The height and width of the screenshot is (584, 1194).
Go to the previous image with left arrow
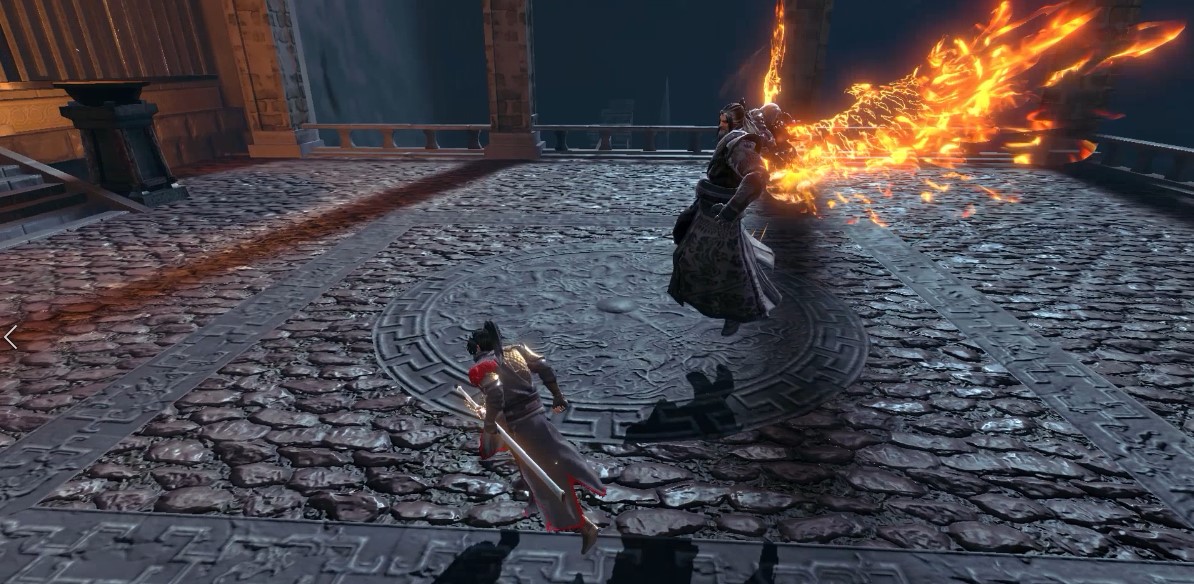coord(9,337)
